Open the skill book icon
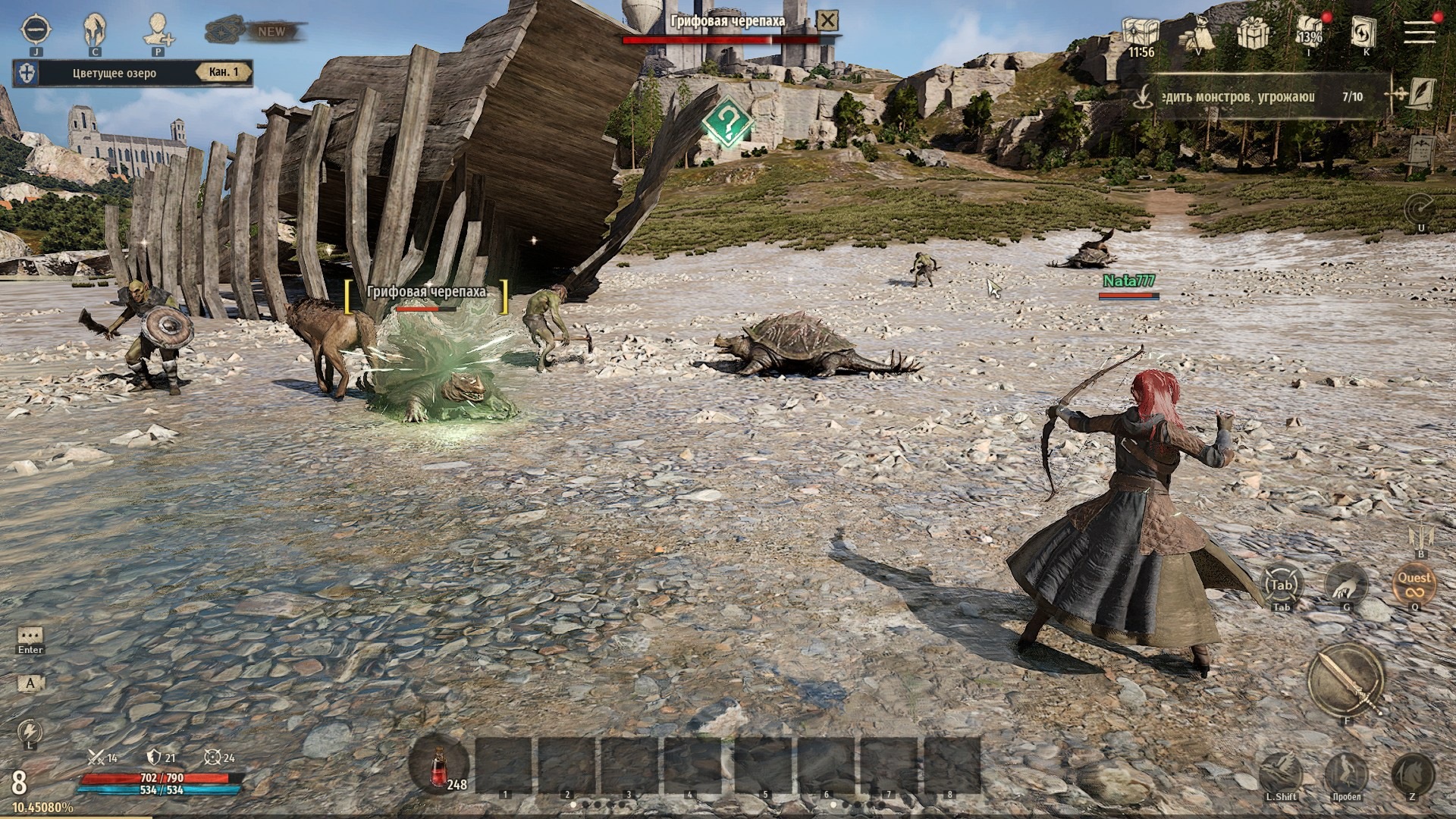Viewport: 1456px width, 819px height. tap(1364, 32)
